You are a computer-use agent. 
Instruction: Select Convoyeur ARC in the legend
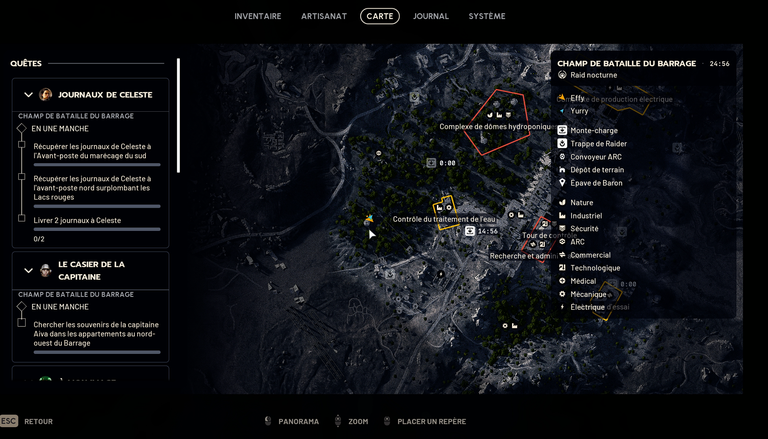coord(595,157)
